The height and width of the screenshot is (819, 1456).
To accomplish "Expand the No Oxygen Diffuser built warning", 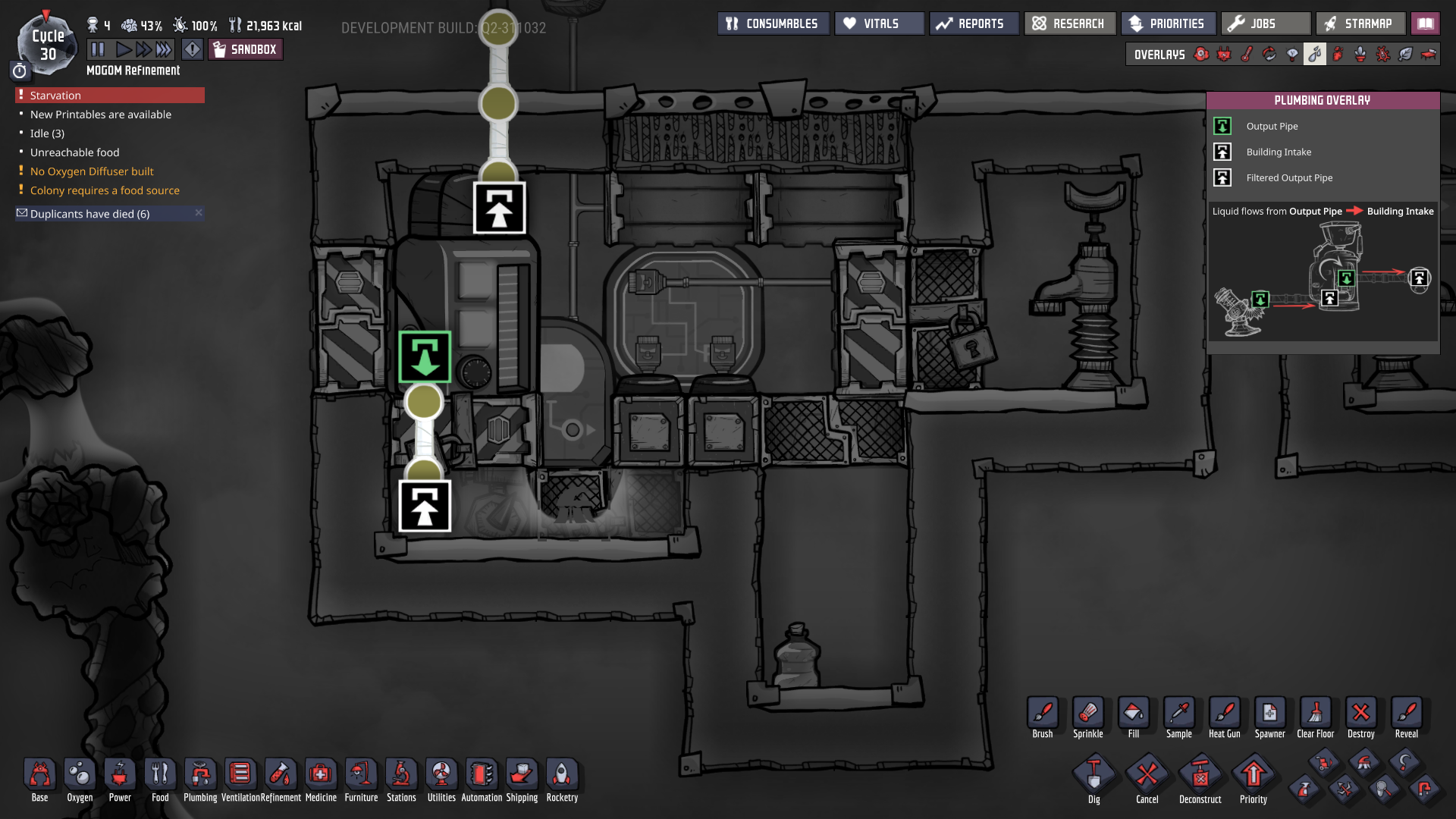I will 91,171.
